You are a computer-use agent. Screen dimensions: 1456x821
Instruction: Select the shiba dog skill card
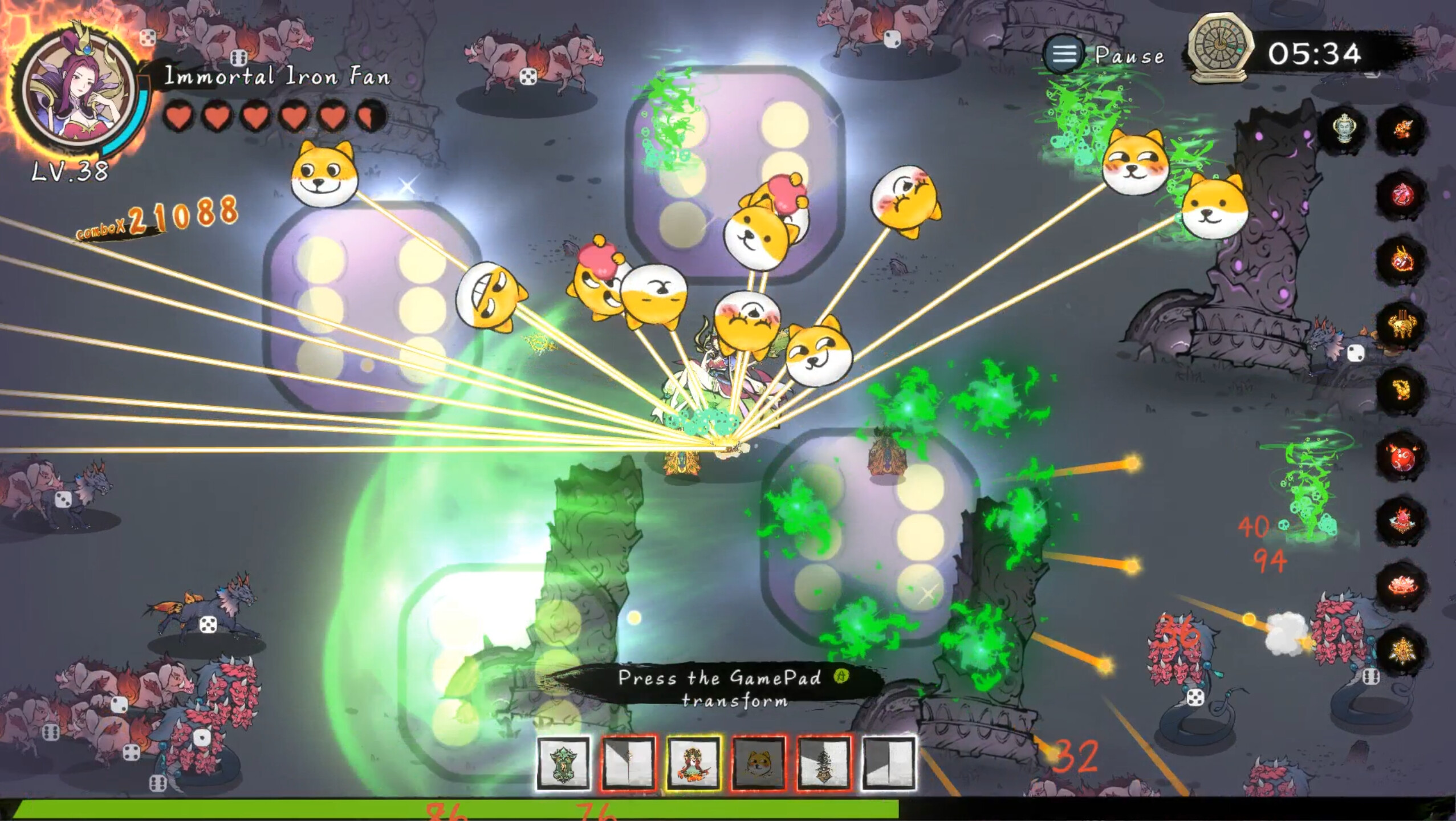(759, 764)
